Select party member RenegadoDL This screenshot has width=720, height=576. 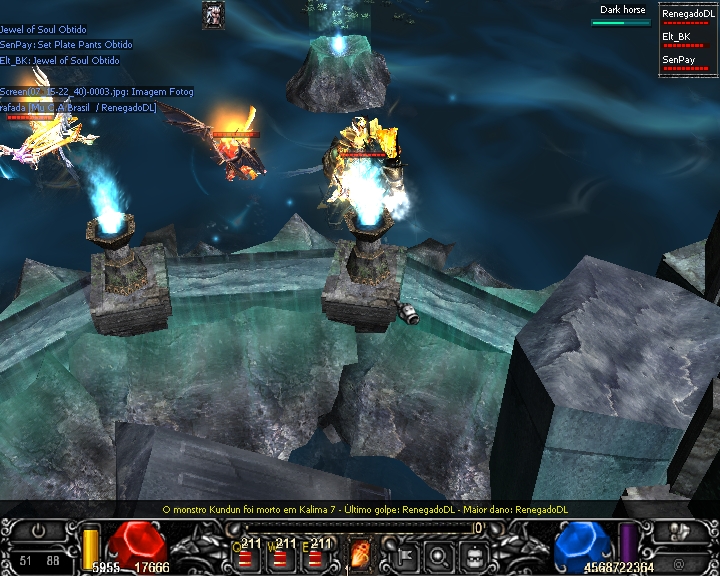point(684,15)
